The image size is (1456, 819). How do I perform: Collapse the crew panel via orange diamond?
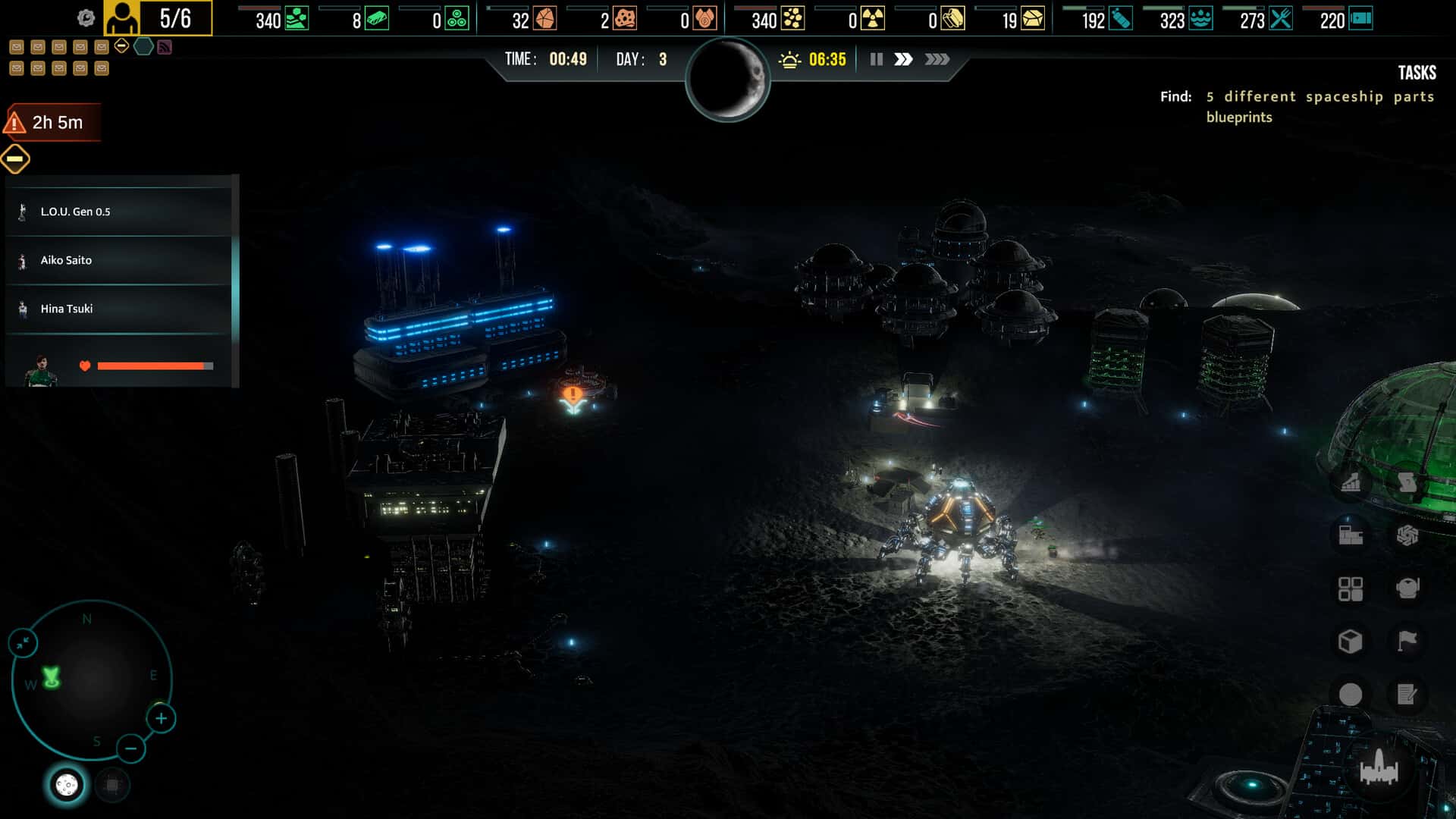click(14, 158)
